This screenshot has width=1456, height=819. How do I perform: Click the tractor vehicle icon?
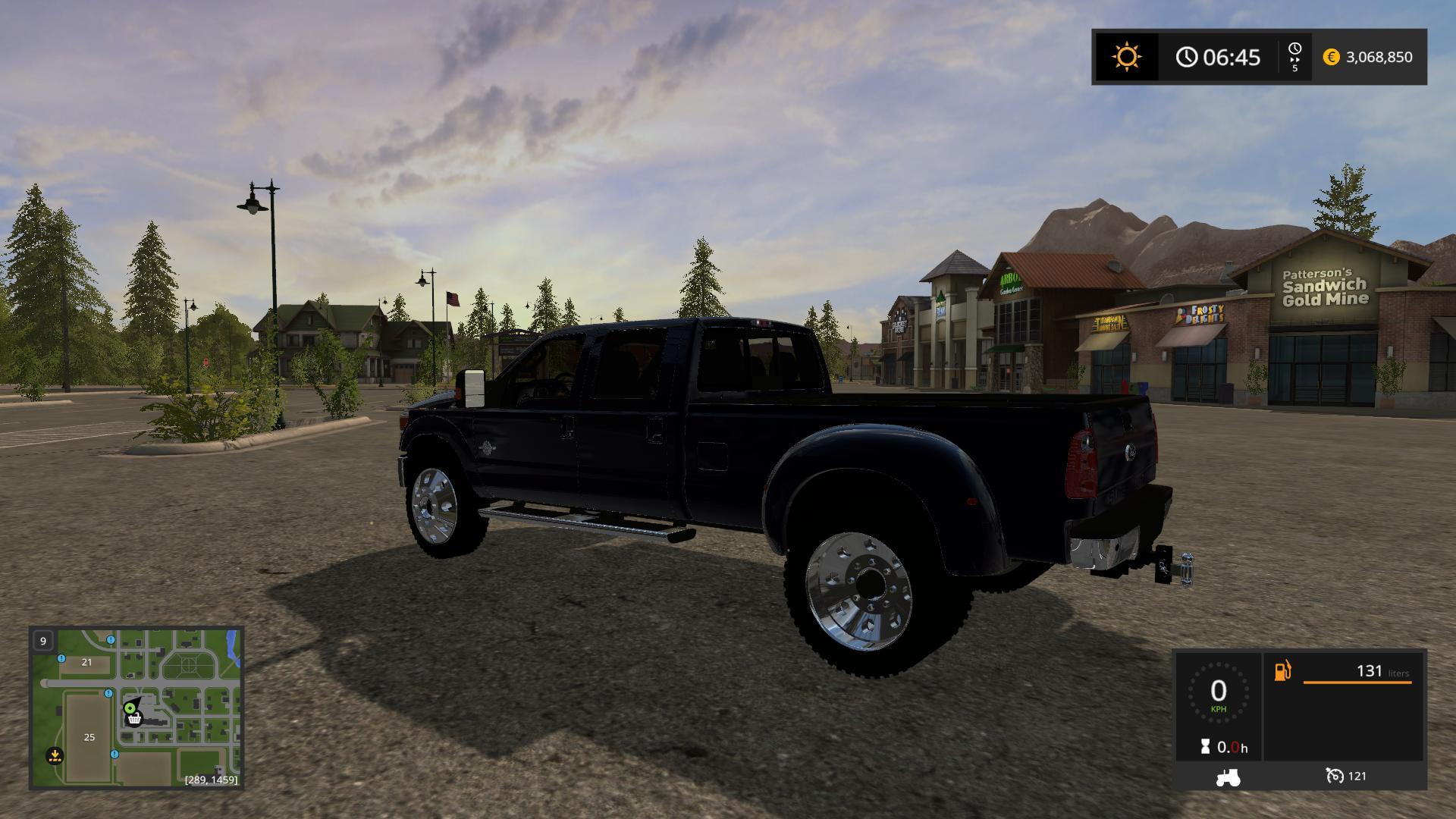[x=1227, y=777]
